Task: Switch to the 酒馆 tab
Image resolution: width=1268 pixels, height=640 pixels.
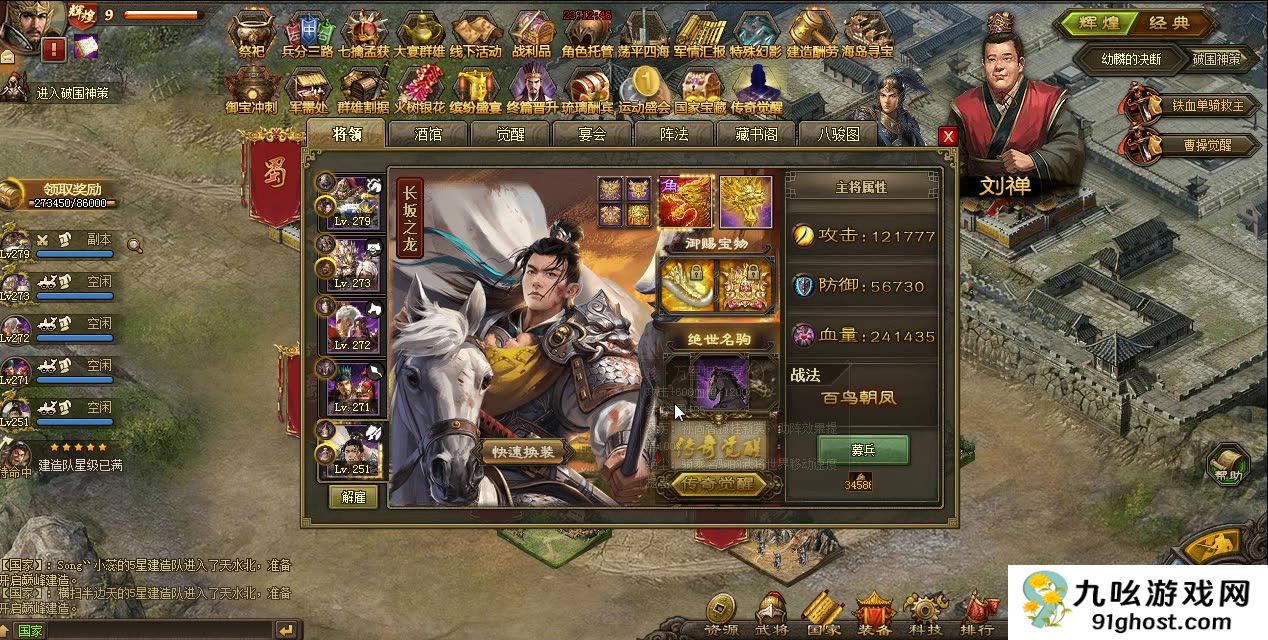Action: 428,134
